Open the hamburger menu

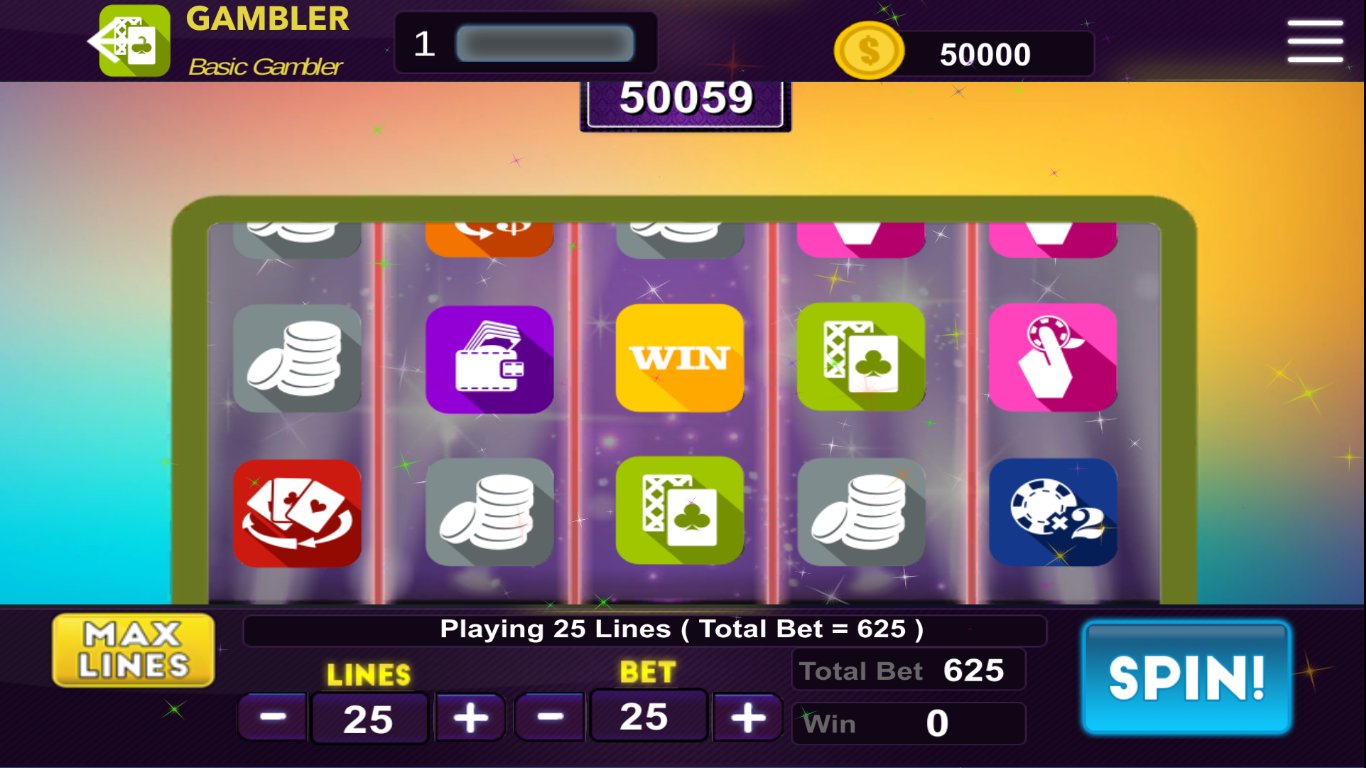click(1315, 42)
